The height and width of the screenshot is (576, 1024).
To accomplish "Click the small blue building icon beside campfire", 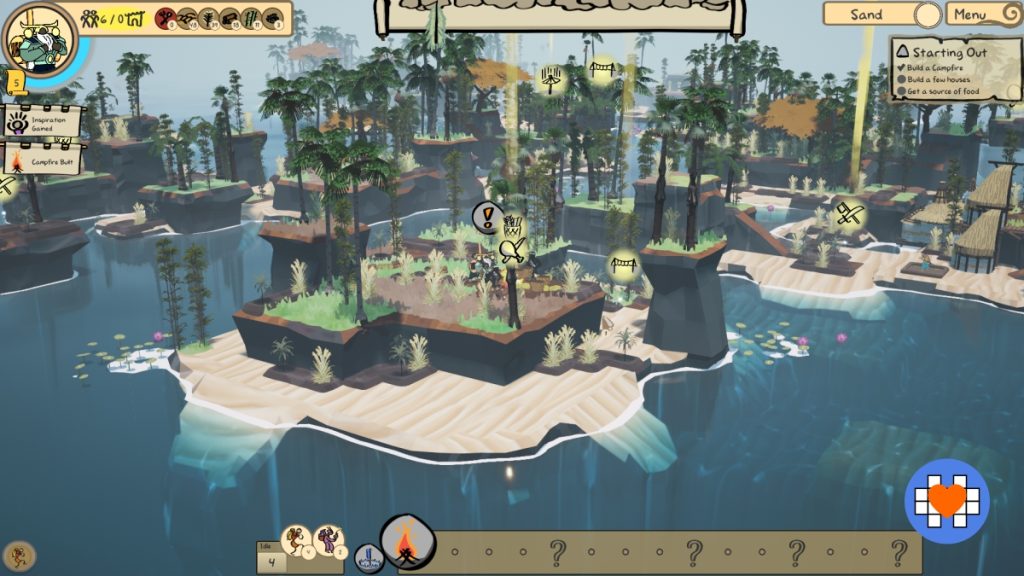I will pyautogui.click(x=369, y=557).
